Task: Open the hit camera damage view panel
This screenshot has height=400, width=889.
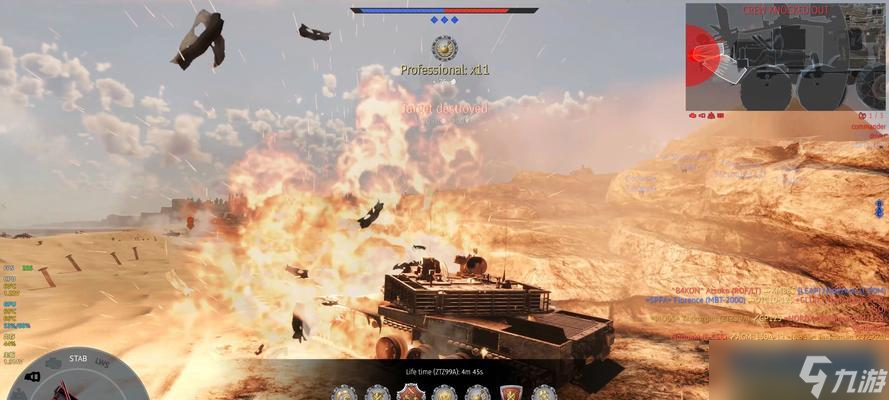Action: (786, 57)
